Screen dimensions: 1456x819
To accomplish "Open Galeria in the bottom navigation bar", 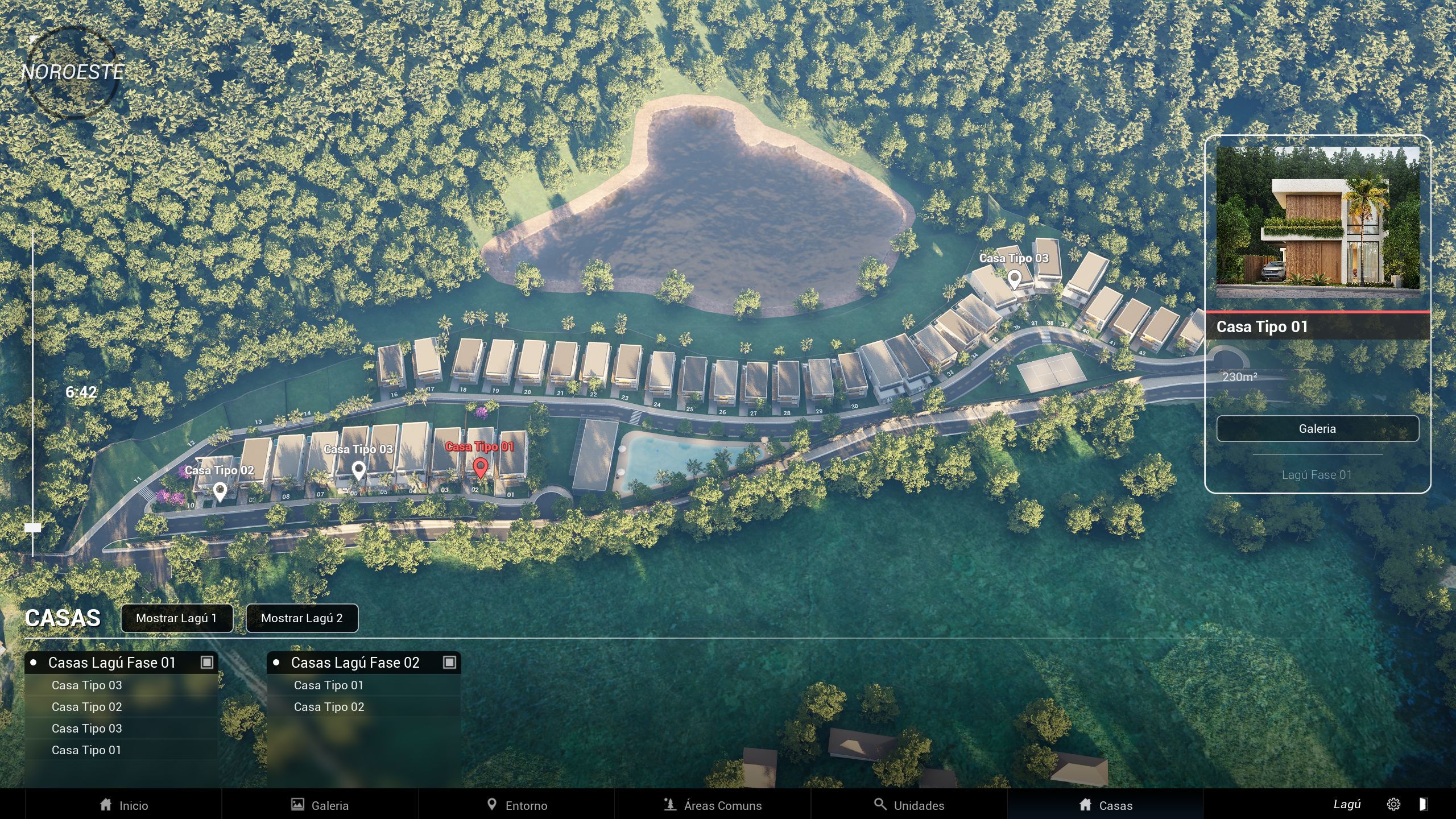I will point(320,805).
